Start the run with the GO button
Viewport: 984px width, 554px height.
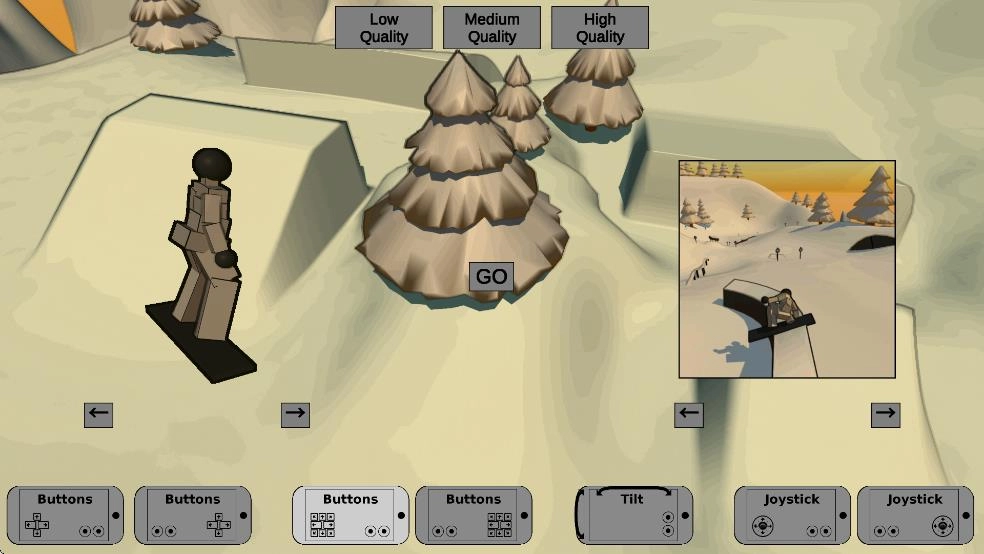pyautogui.click(x=491, y=277)
